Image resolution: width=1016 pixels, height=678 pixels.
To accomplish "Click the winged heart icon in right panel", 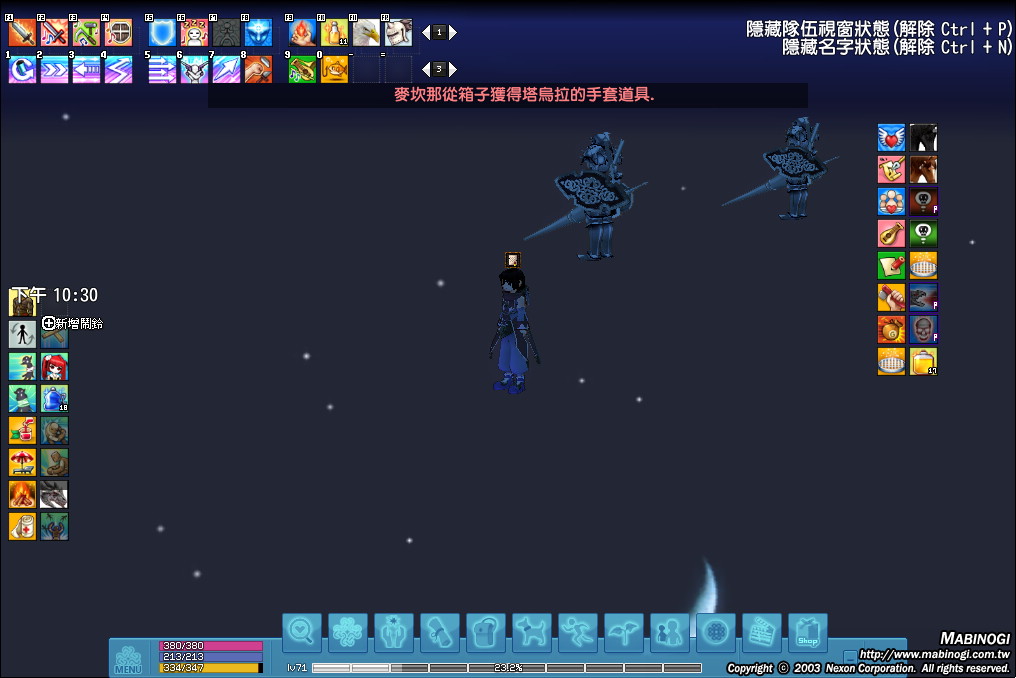I will (x=891, y=138).
